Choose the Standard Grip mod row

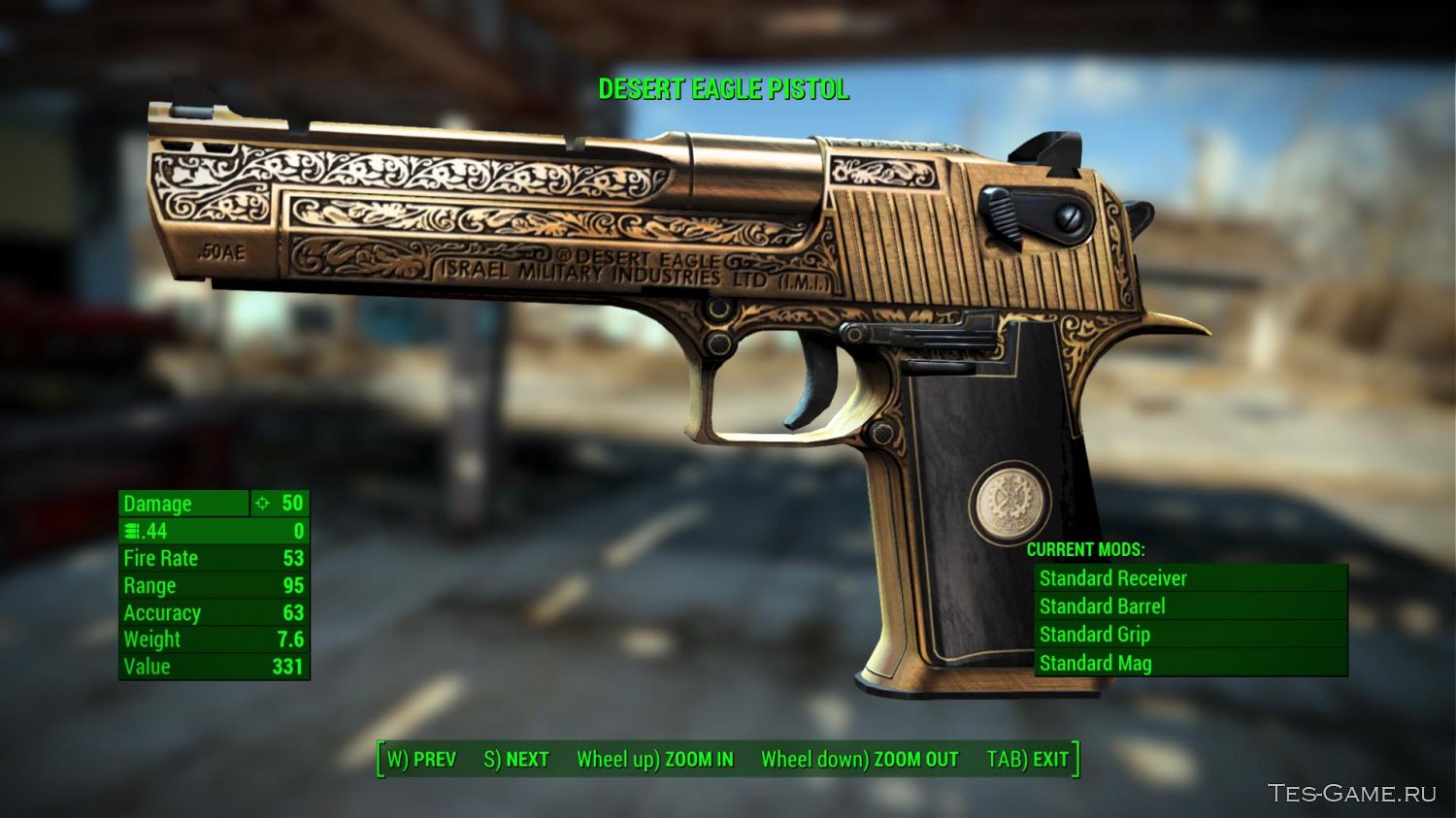pos(1190,635)
